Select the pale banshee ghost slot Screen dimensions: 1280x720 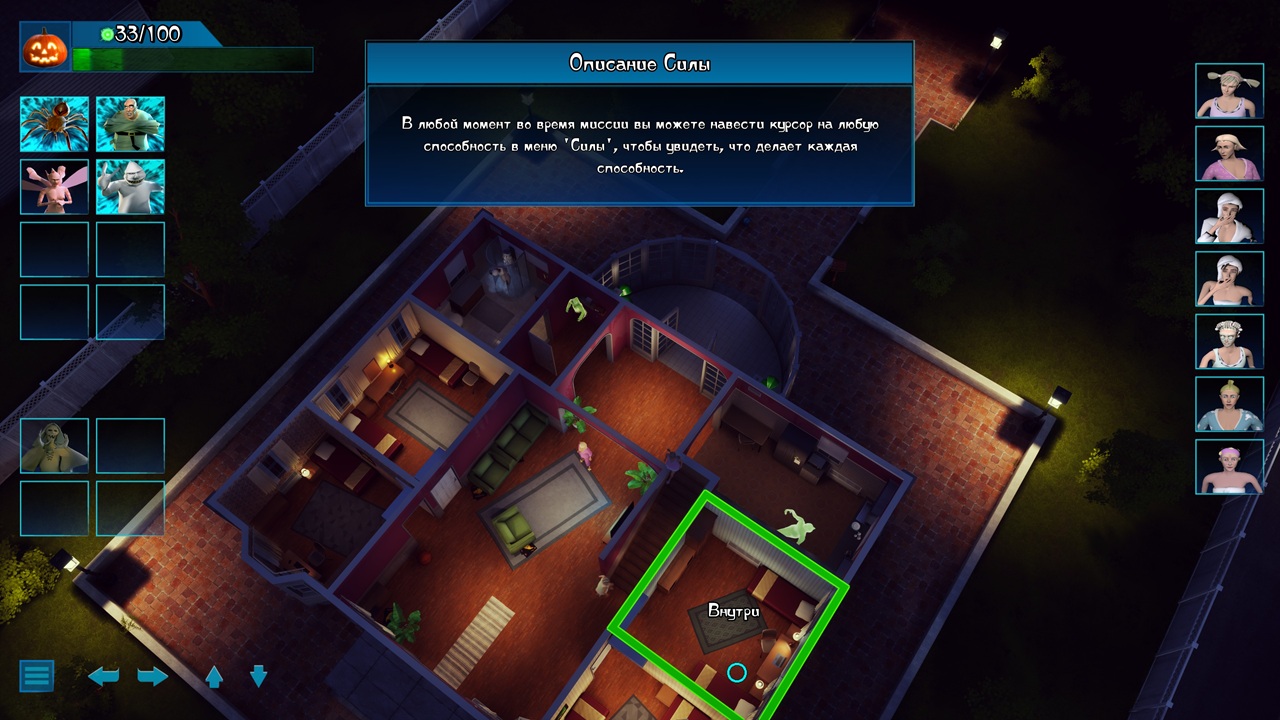pyautogui.click(x=55, y=445)
